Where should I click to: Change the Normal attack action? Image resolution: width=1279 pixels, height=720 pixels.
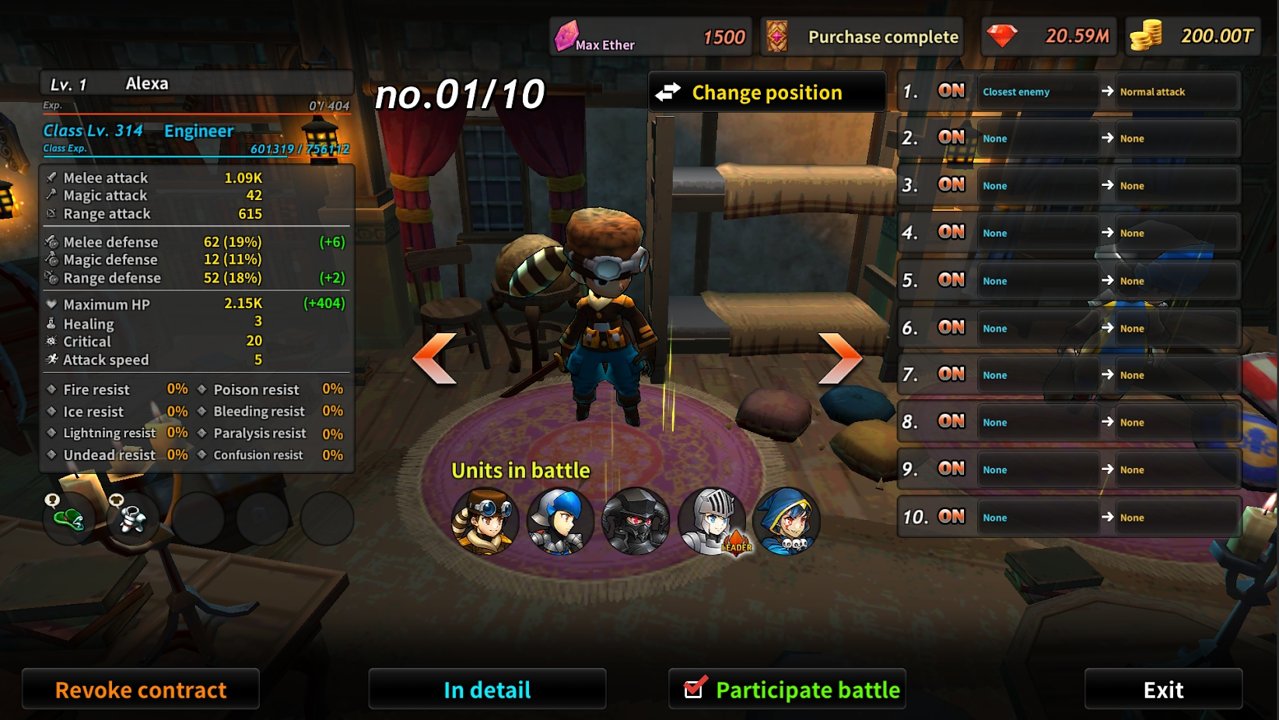[x=1176, y=92]
